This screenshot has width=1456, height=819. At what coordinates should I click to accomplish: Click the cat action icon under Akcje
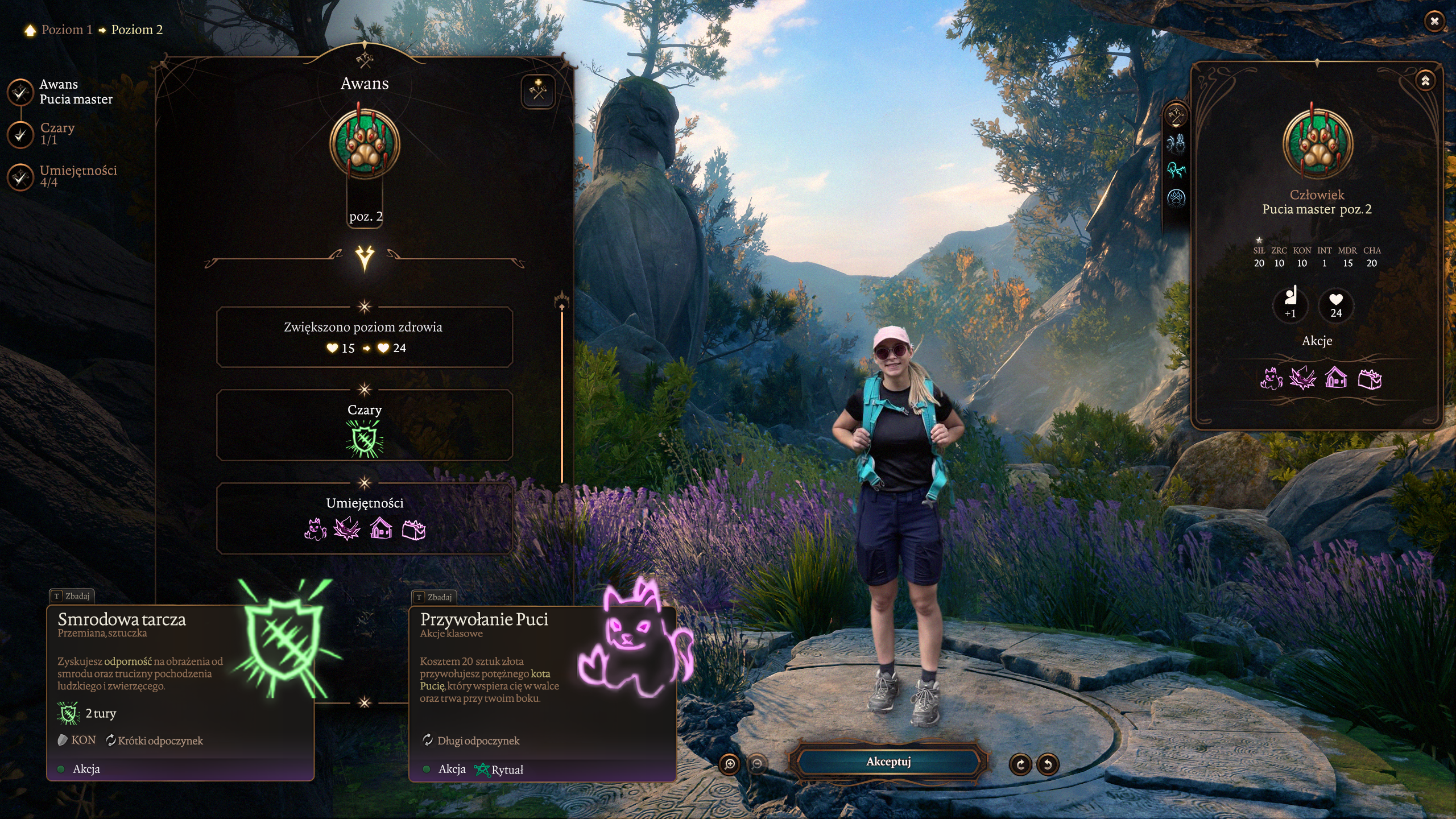(x=1271, y=378)
